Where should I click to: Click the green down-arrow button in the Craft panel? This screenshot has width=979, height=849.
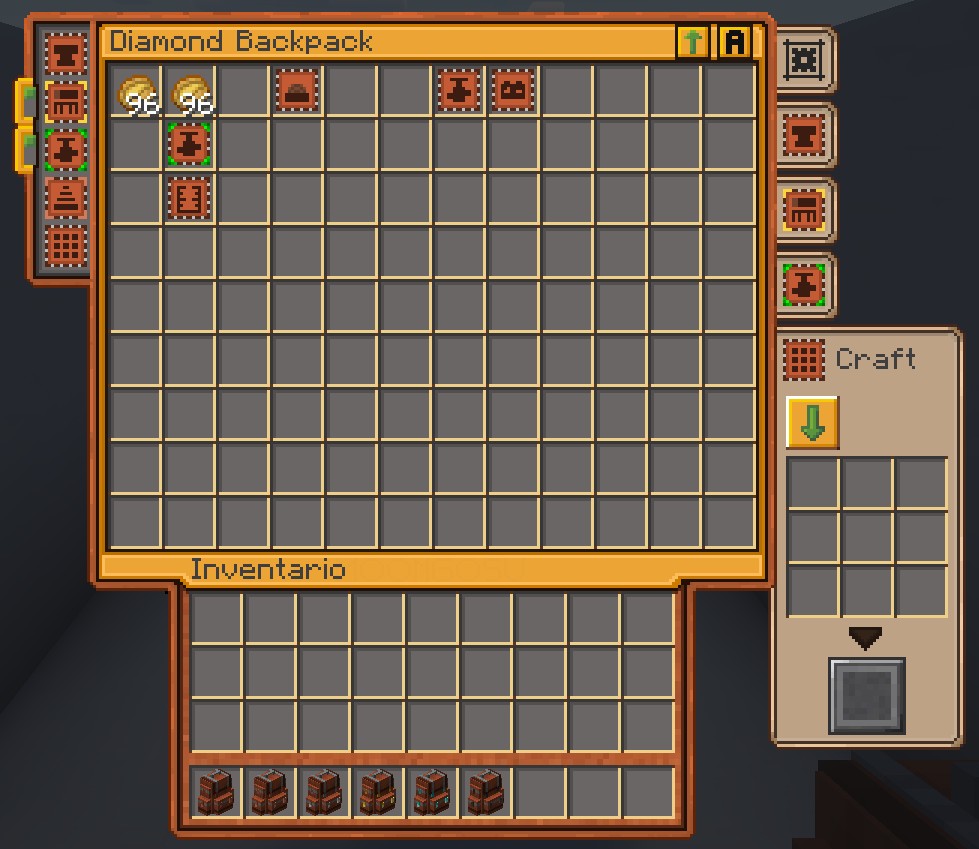[812, 422]
